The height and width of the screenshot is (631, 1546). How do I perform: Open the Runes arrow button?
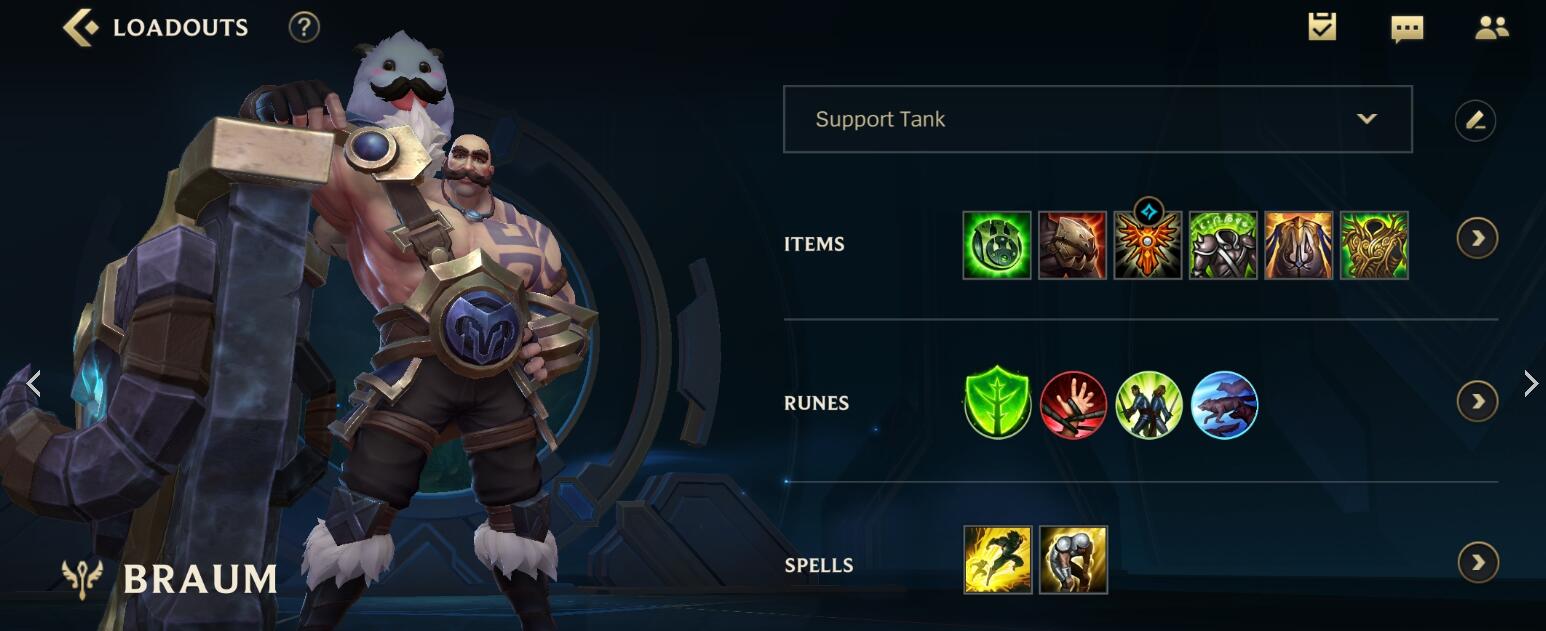click(1477, 401)
